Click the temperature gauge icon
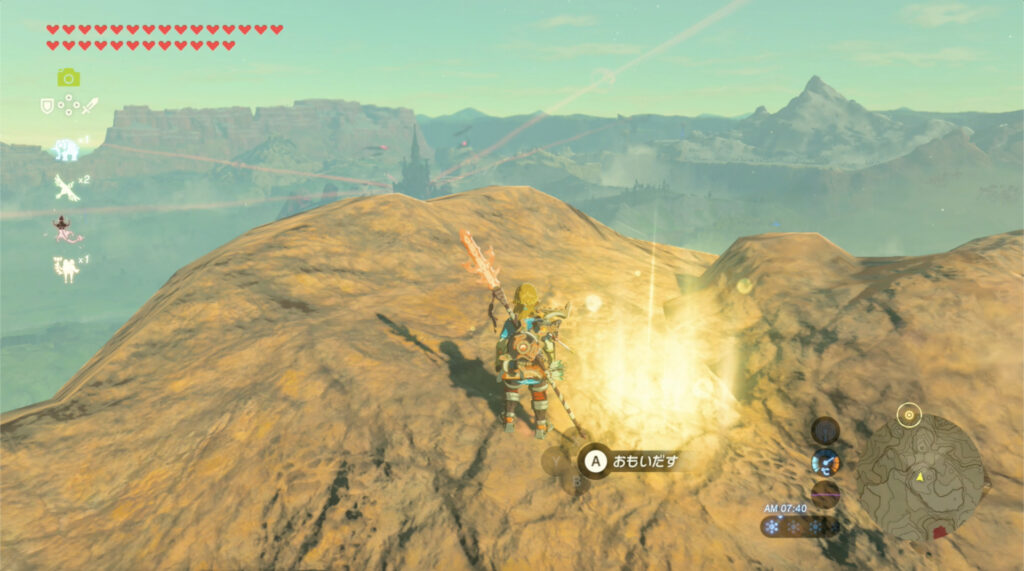The width and height of the screenshot is (1024, 571). [825, 462]
